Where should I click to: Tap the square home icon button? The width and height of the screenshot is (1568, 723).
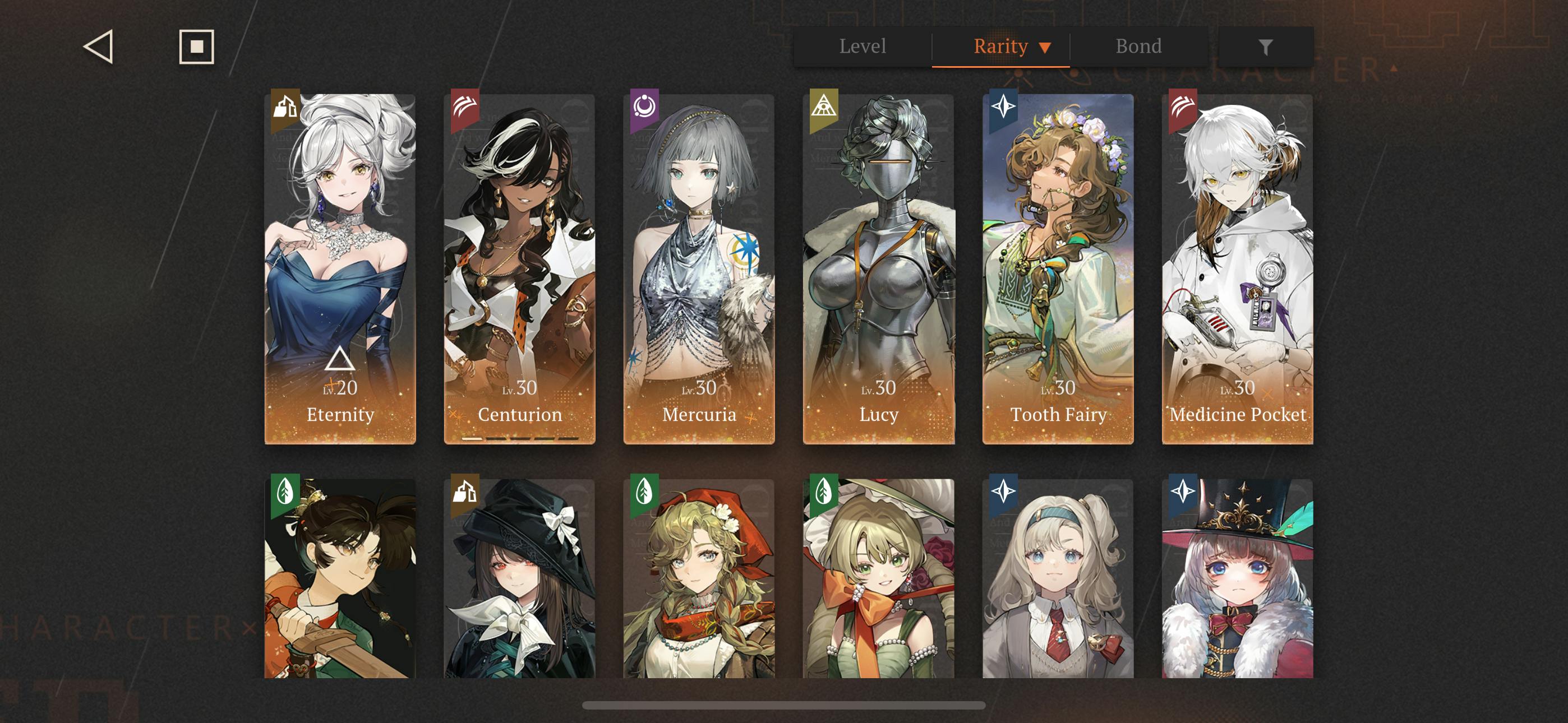click(197, 47)
